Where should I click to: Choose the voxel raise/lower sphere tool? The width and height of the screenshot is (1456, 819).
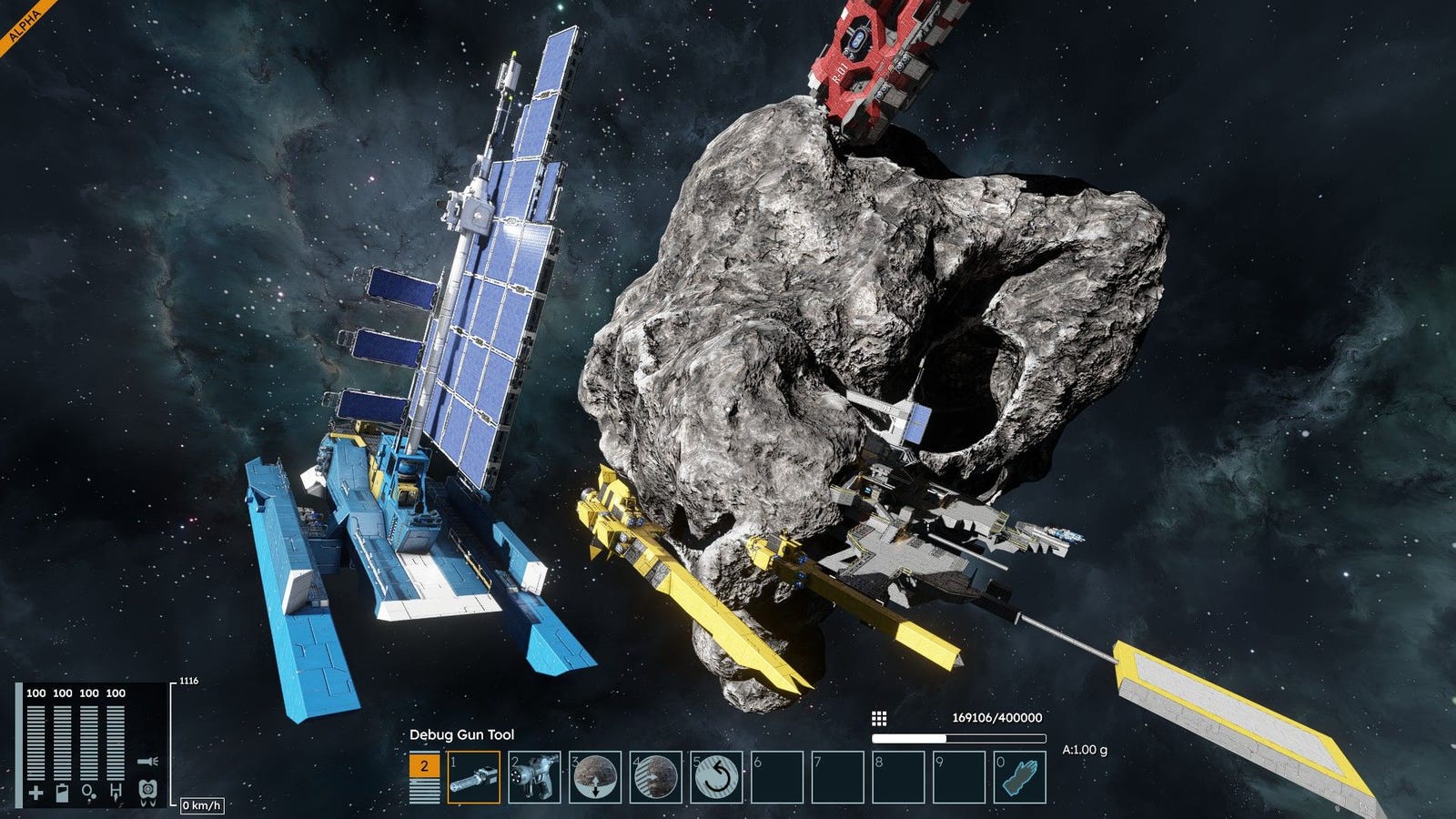pyautogui.click(x=595, y=776)
